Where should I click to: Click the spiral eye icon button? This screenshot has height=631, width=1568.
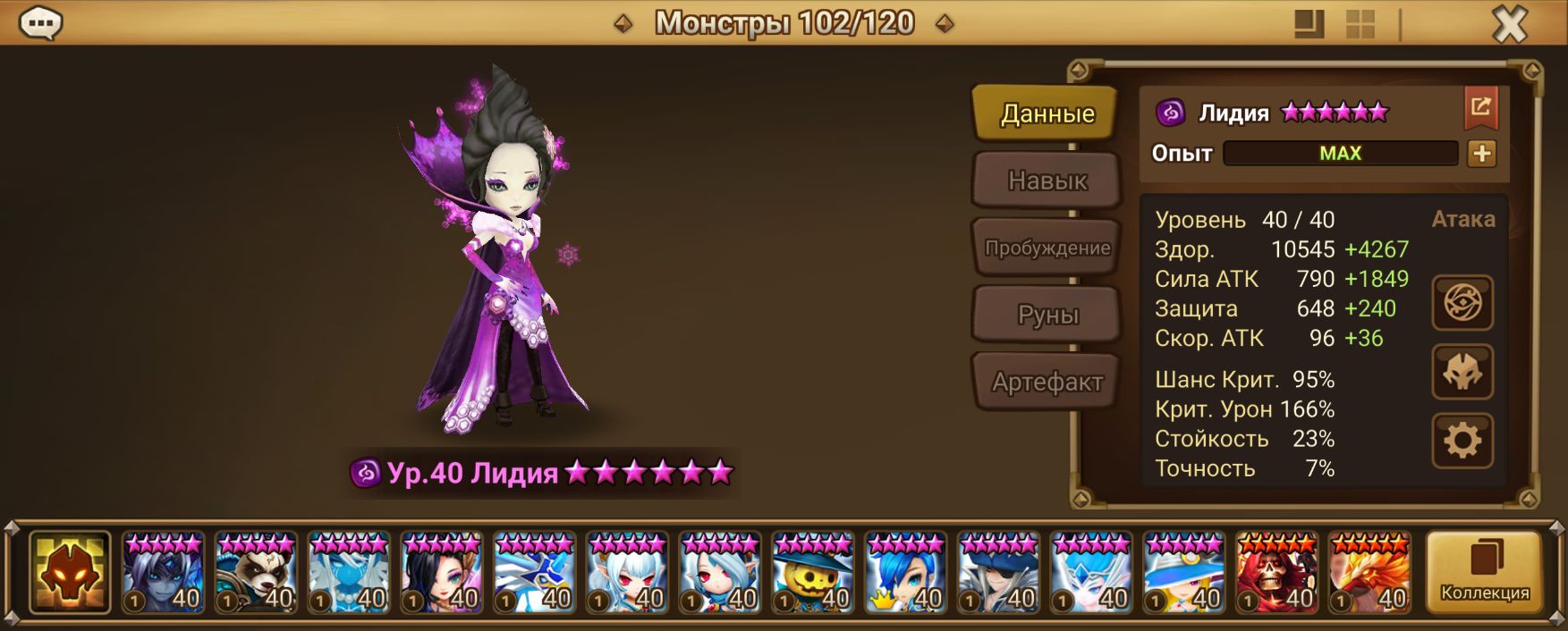pos(1462,303)
